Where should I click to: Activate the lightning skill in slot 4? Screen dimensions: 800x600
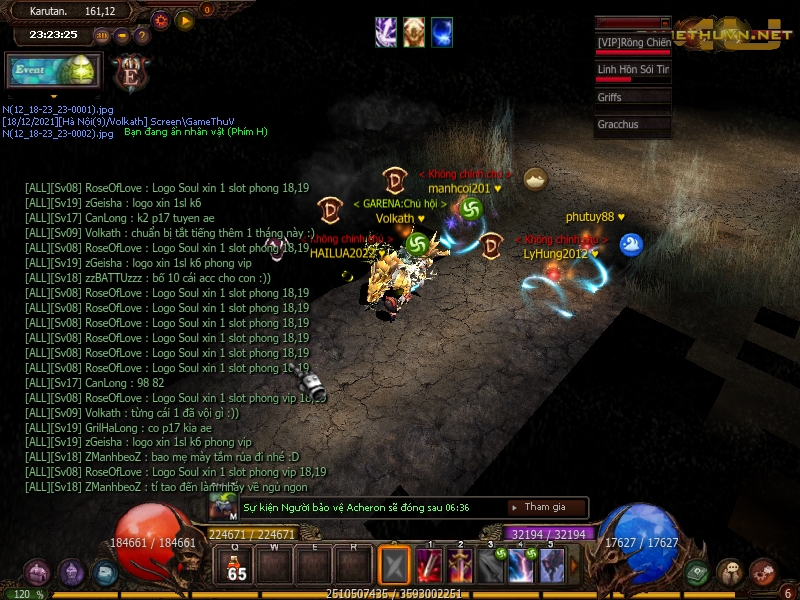pos(521,566)
